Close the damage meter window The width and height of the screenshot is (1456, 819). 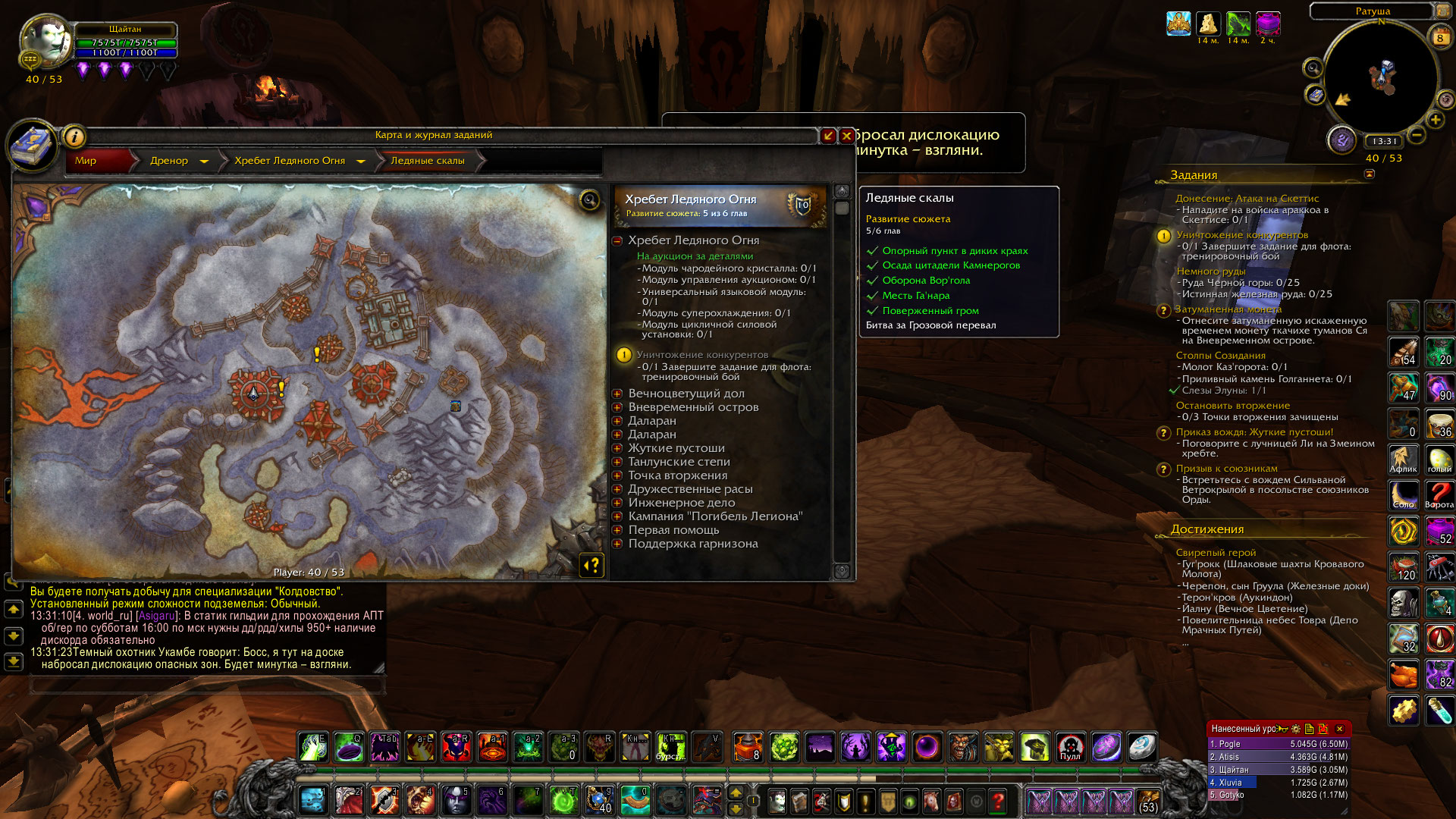click(x=1339, y=729)
